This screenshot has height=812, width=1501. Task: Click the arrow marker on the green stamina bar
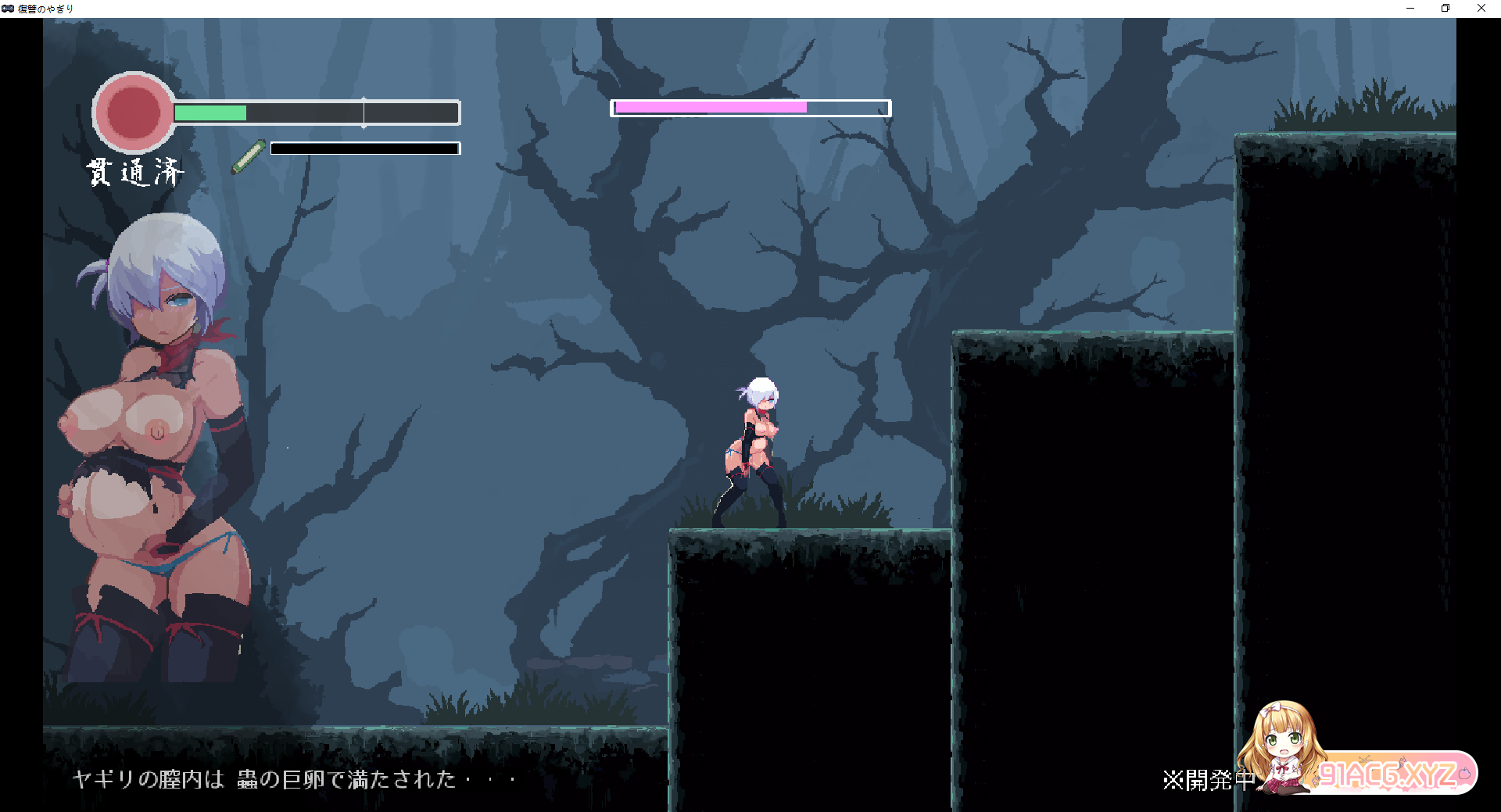[x=364, y=113]
